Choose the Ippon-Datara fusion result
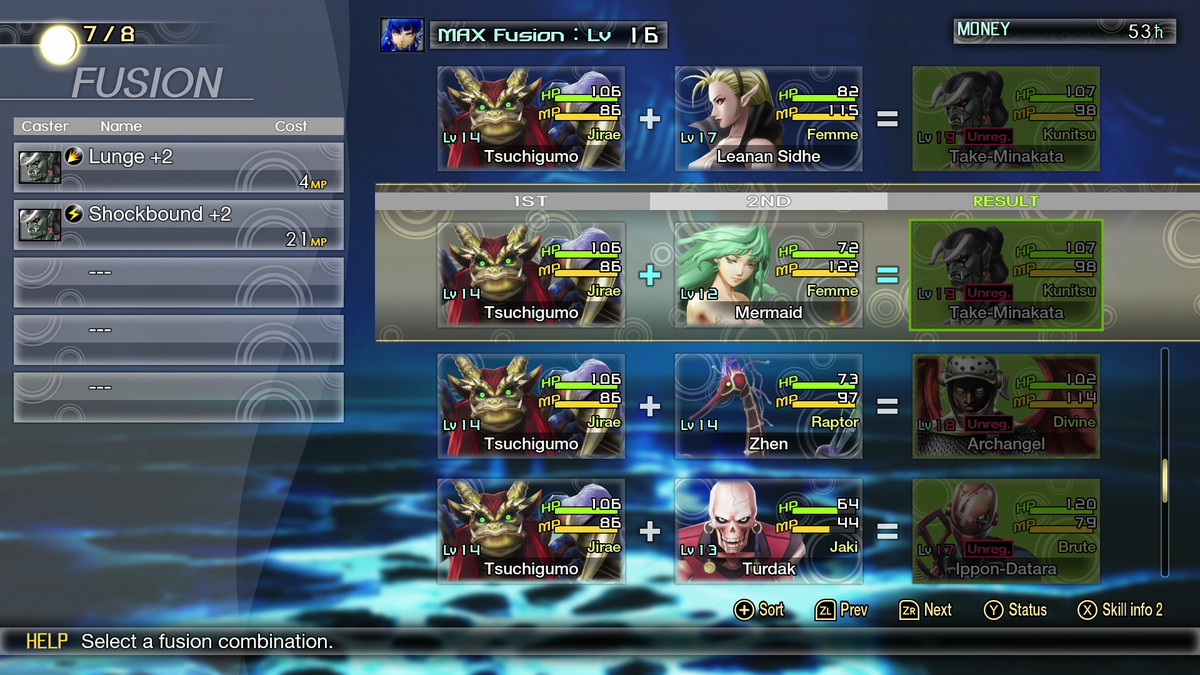Screen dimensions: 1200x675 1006,531
